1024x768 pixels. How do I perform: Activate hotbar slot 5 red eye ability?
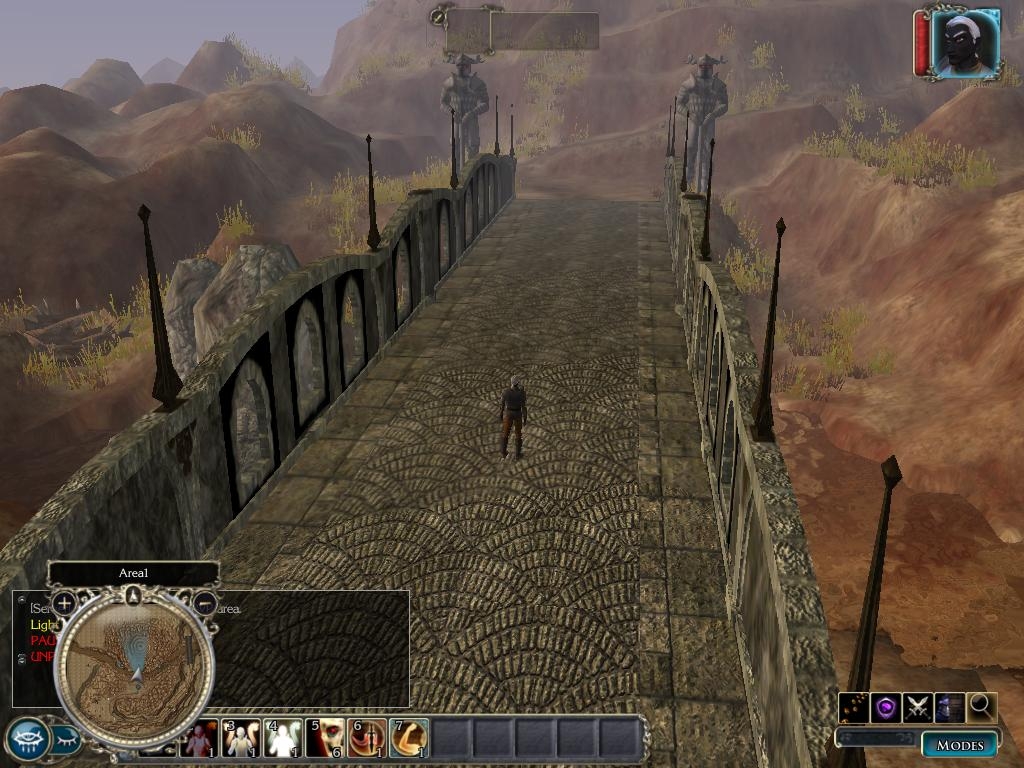click(324, 739)
